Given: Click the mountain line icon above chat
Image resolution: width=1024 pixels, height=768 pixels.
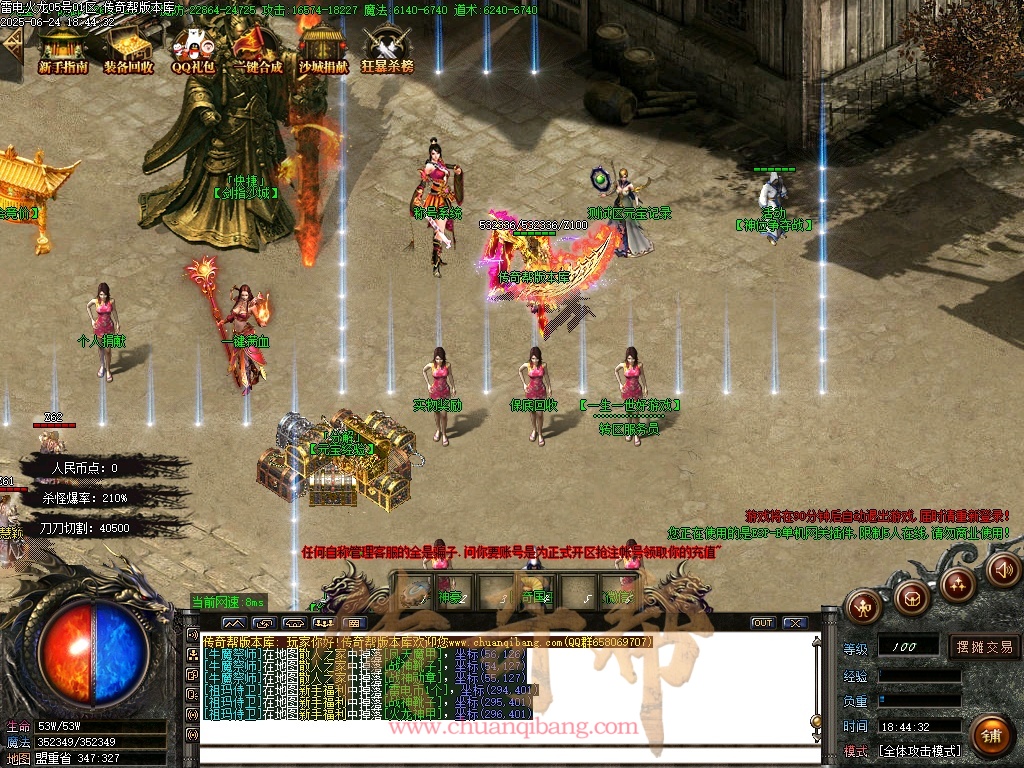Looking at the screenshot, I should pyautogui.click(x=232, y=623).
